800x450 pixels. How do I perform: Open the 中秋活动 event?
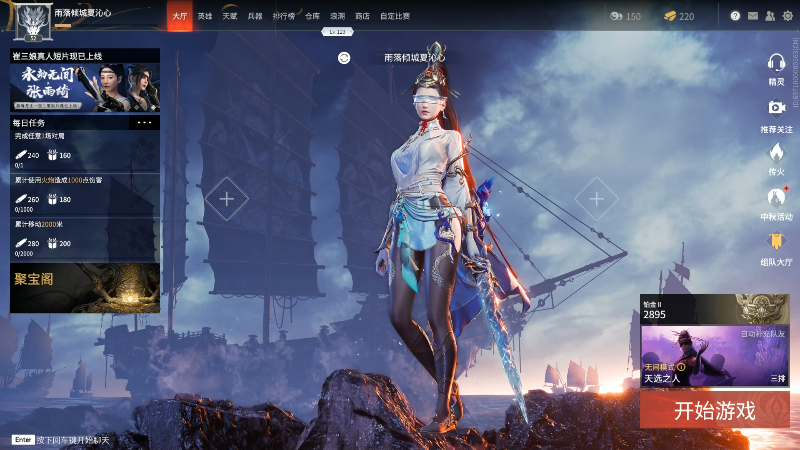point(776,200)
